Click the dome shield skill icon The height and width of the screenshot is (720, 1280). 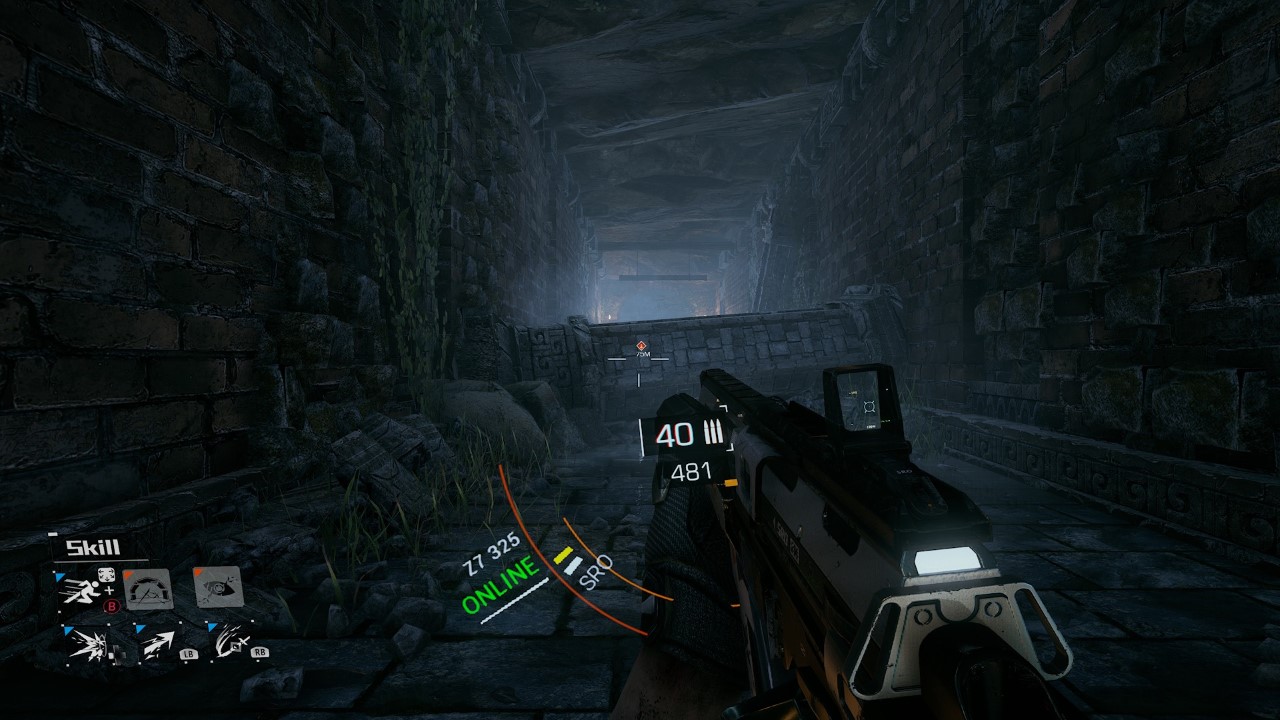(x=147, y=589)
